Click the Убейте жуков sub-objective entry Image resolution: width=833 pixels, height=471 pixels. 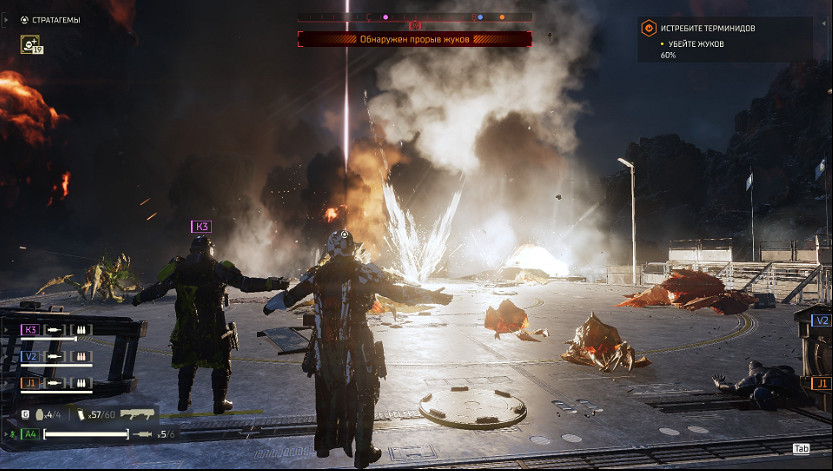[693, 45]
